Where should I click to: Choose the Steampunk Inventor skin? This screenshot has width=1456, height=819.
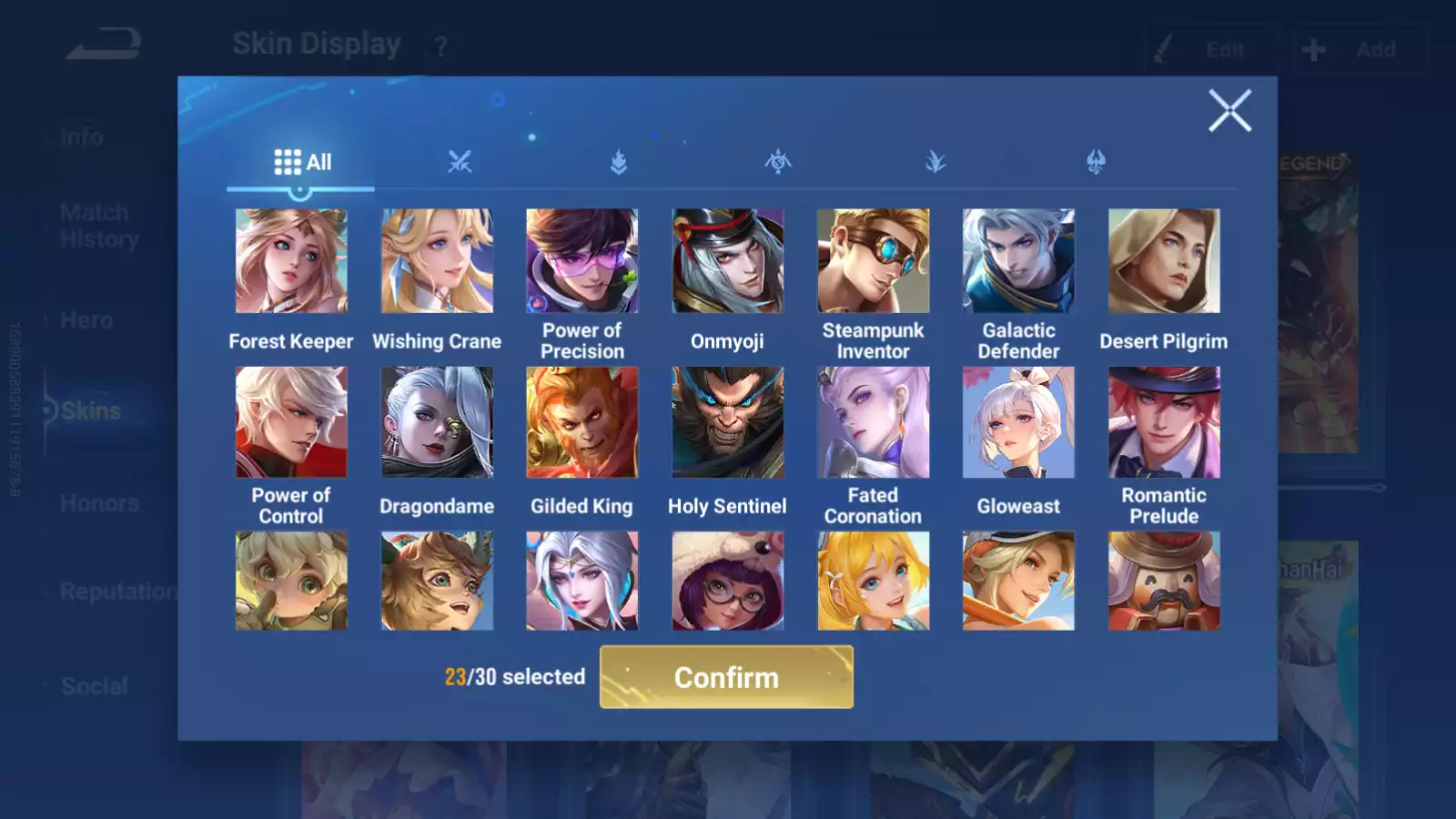(x=873, y=261)
